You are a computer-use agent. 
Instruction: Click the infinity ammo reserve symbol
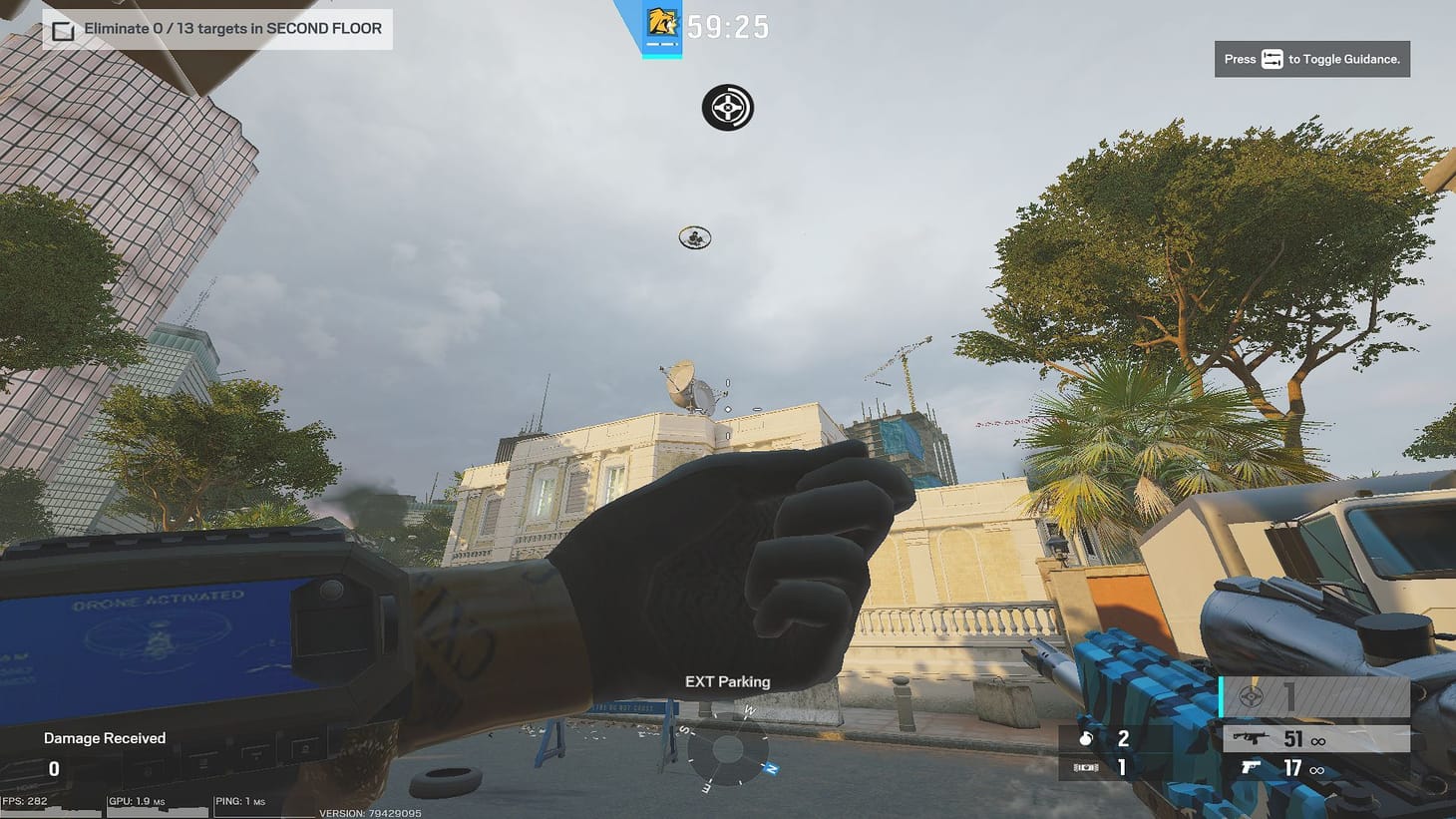(x=1320, y=739)
